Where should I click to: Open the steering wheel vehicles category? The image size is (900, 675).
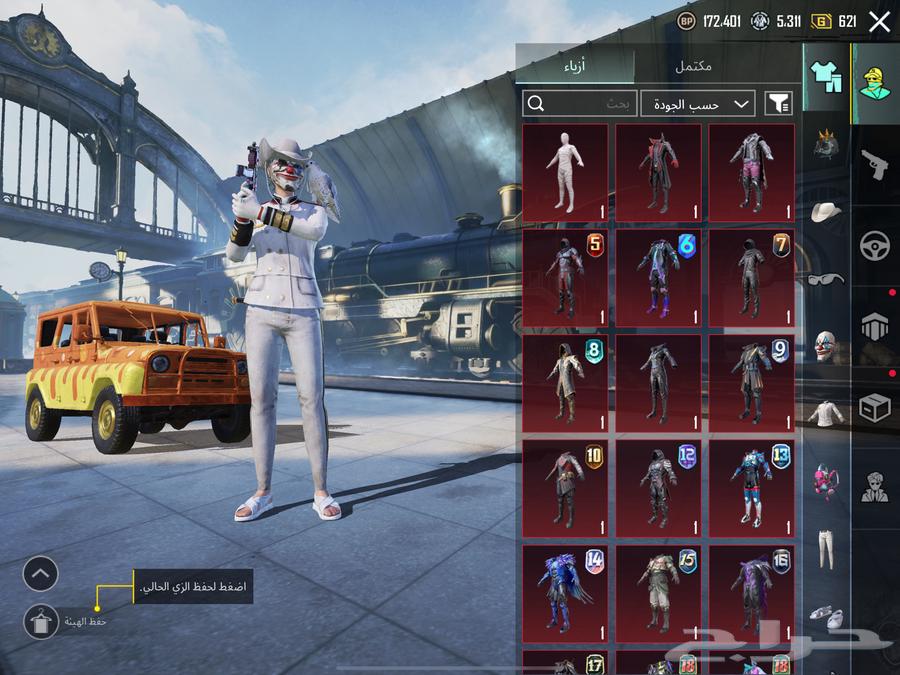pyautogui.click(x=875, y=245)
